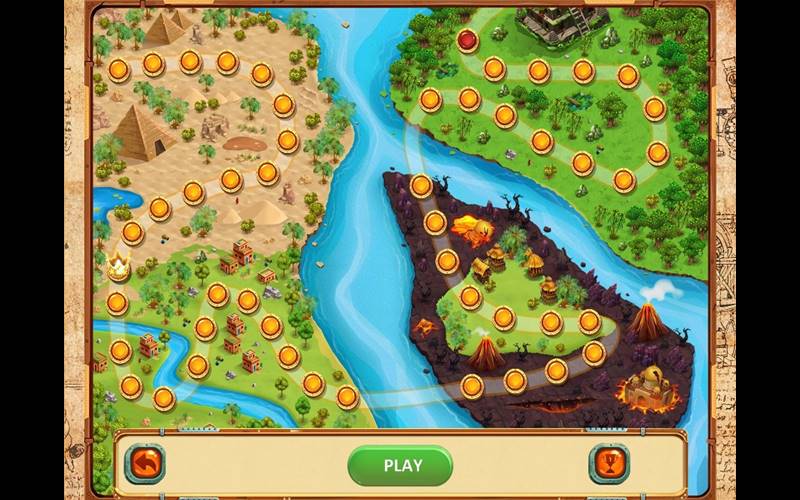Go back using the orange arrow button
The width and height of the screenshot is (800, 500).
[144, 464]
